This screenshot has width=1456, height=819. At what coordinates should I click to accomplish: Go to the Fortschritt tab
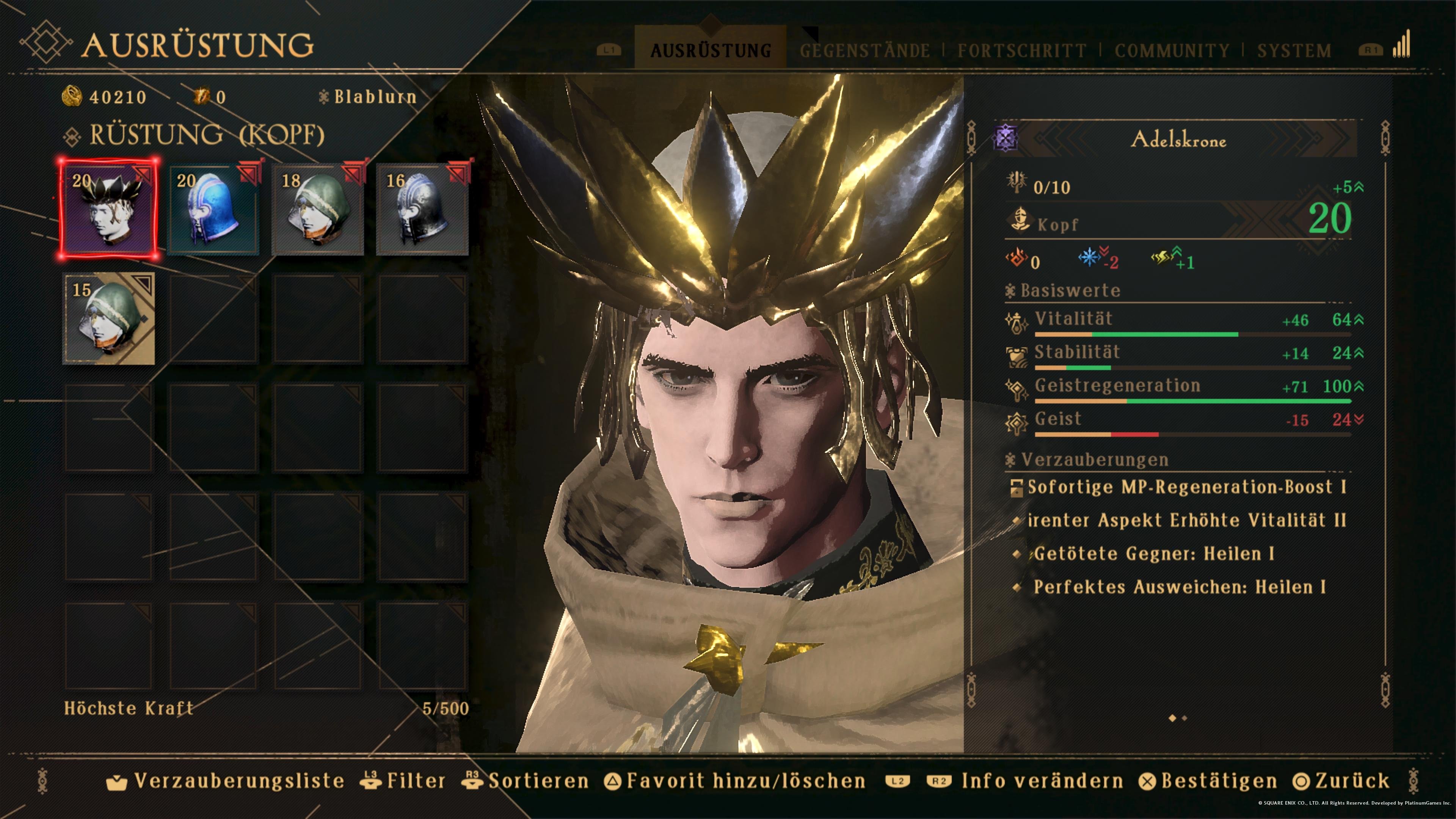[x=1021, y=50]
